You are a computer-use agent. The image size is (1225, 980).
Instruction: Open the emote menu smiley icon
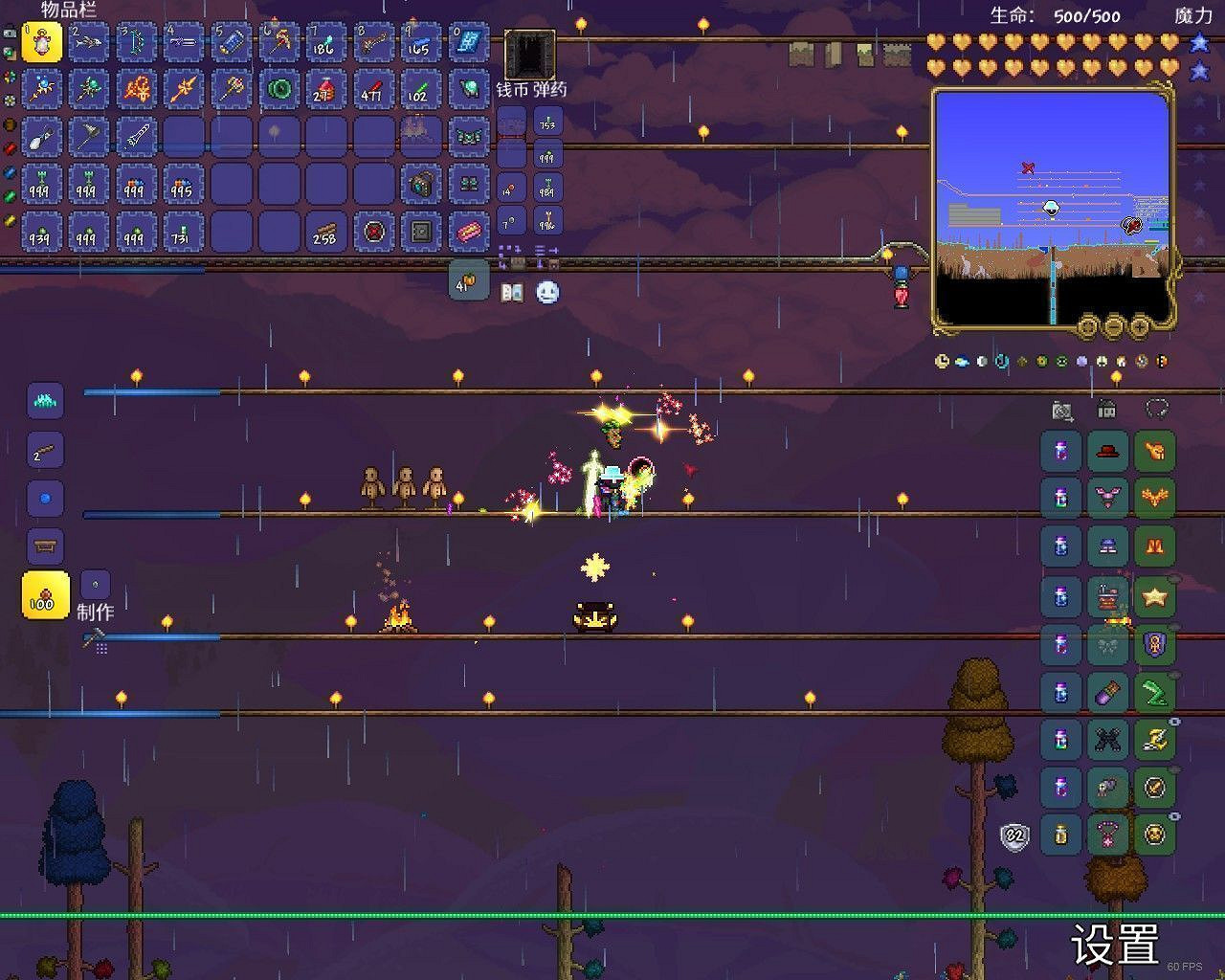[x=546, y=291]
